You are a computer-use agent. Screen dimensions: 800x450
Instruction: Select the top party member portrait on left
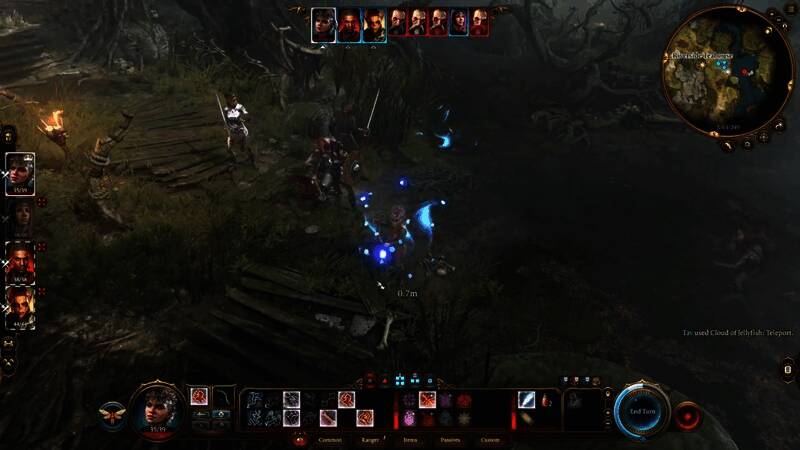point(21,170)
